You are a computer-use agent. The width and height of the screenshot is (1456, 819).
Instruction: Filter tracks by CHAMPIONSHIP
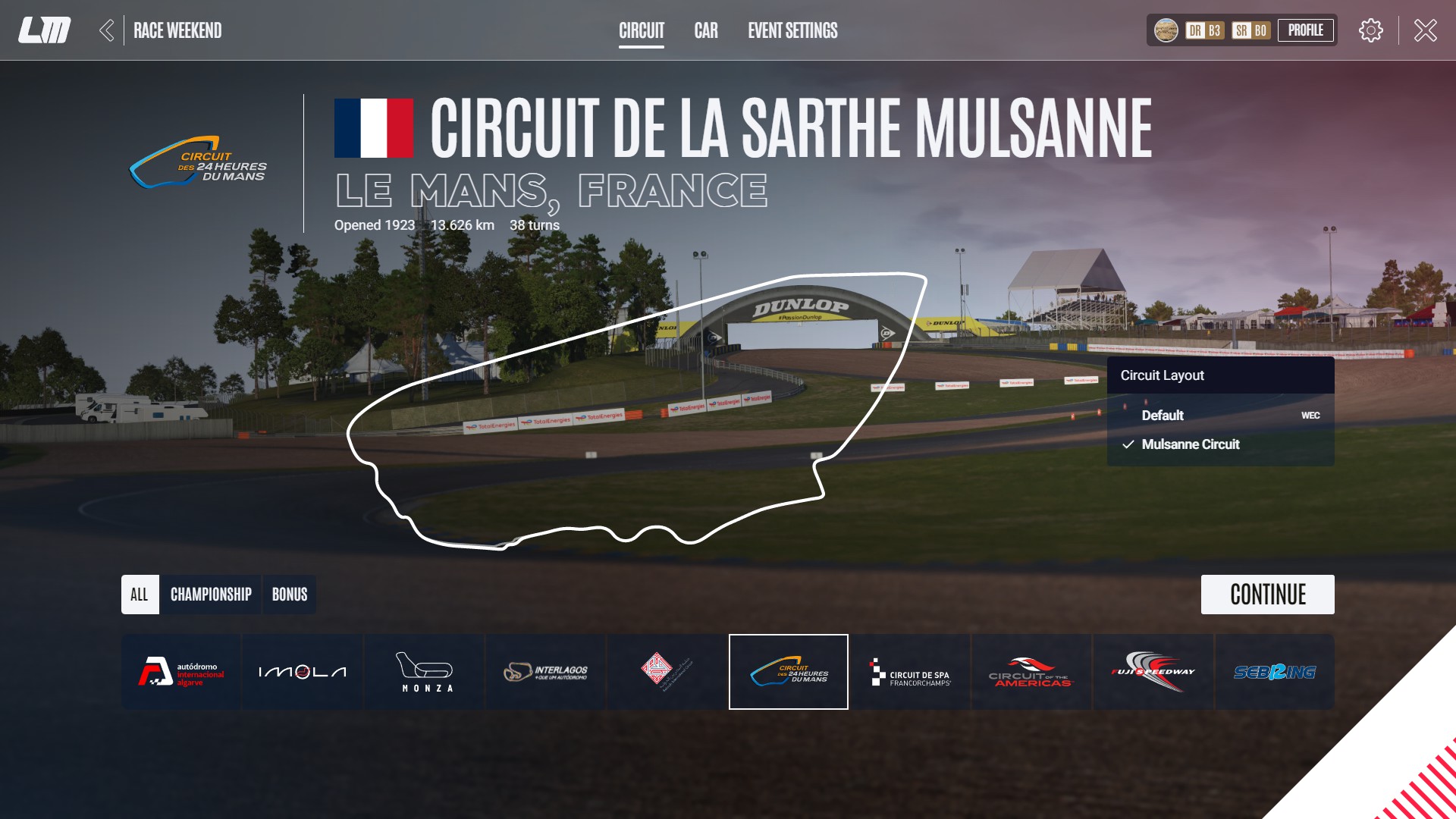point(210,595)
